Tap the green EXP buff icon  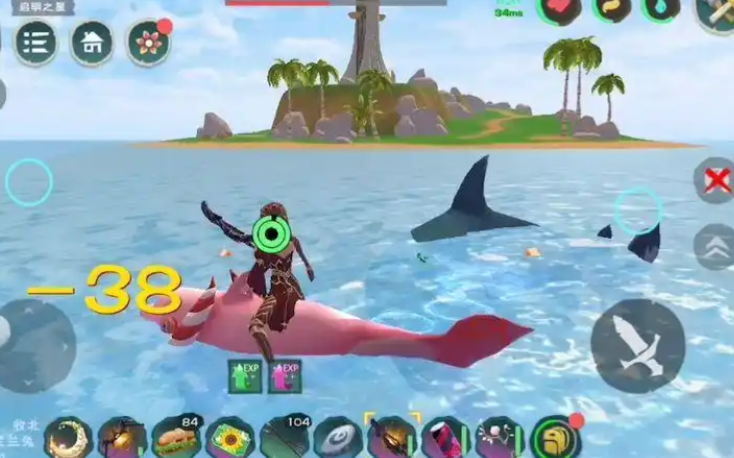pos(245,376)
